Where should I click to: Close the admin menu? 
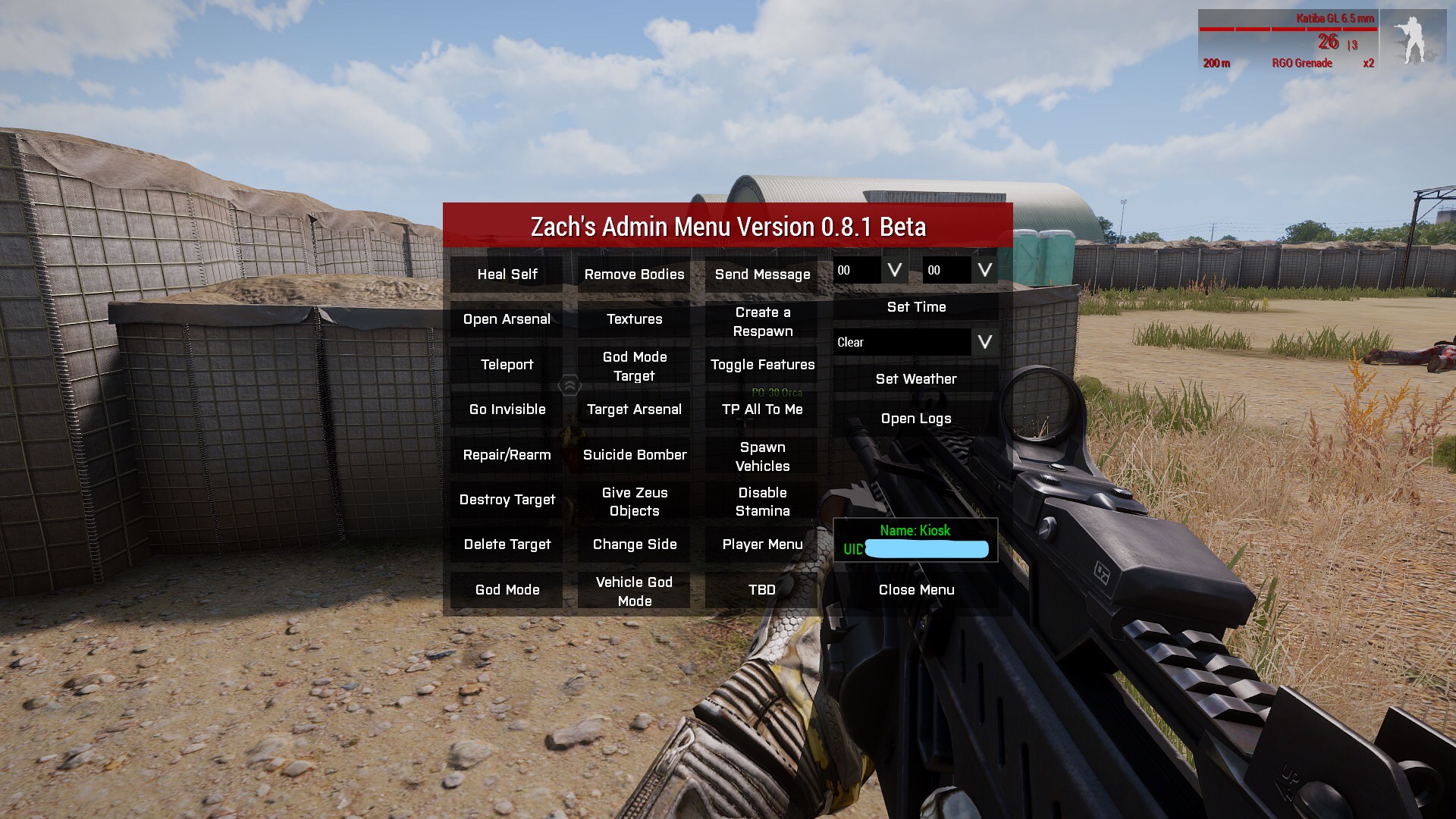pos(916,590)
